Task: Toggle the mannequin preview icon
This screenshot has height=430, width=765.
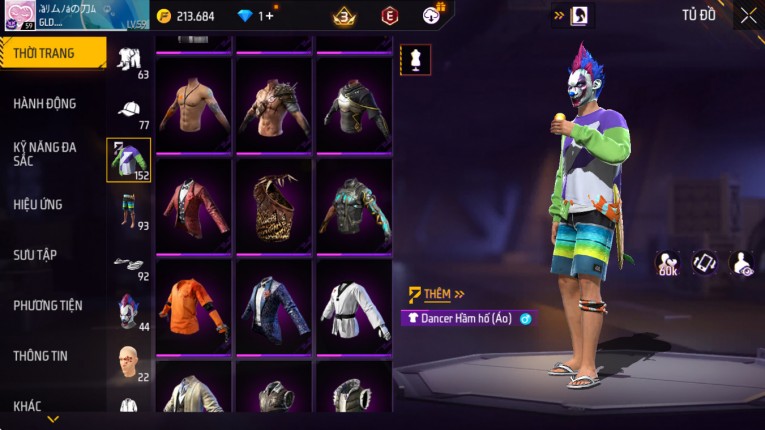Action: tap(415, 59)
